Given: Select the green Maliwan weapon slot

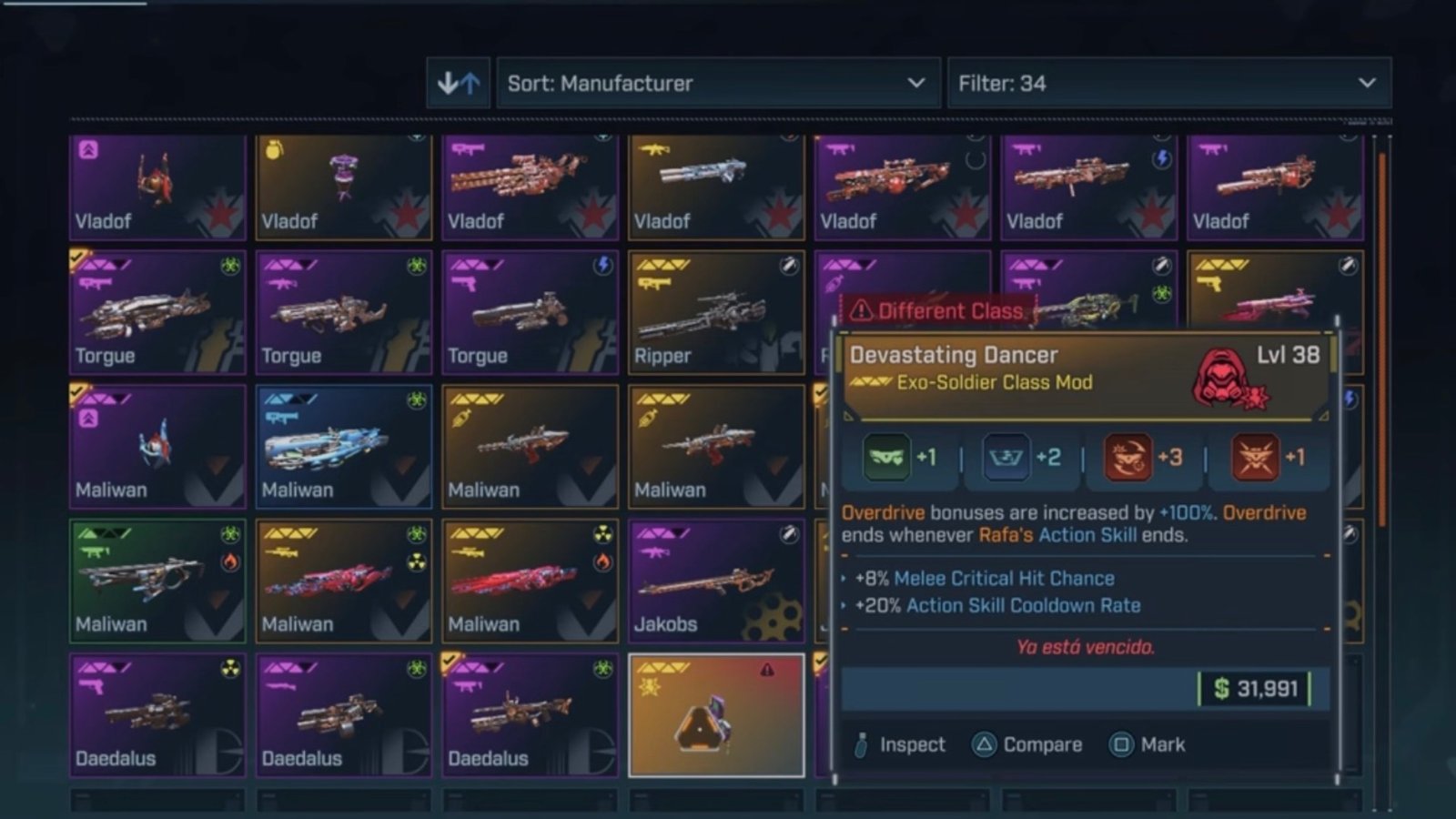Looking at the screenshot, I should point(157,581).
